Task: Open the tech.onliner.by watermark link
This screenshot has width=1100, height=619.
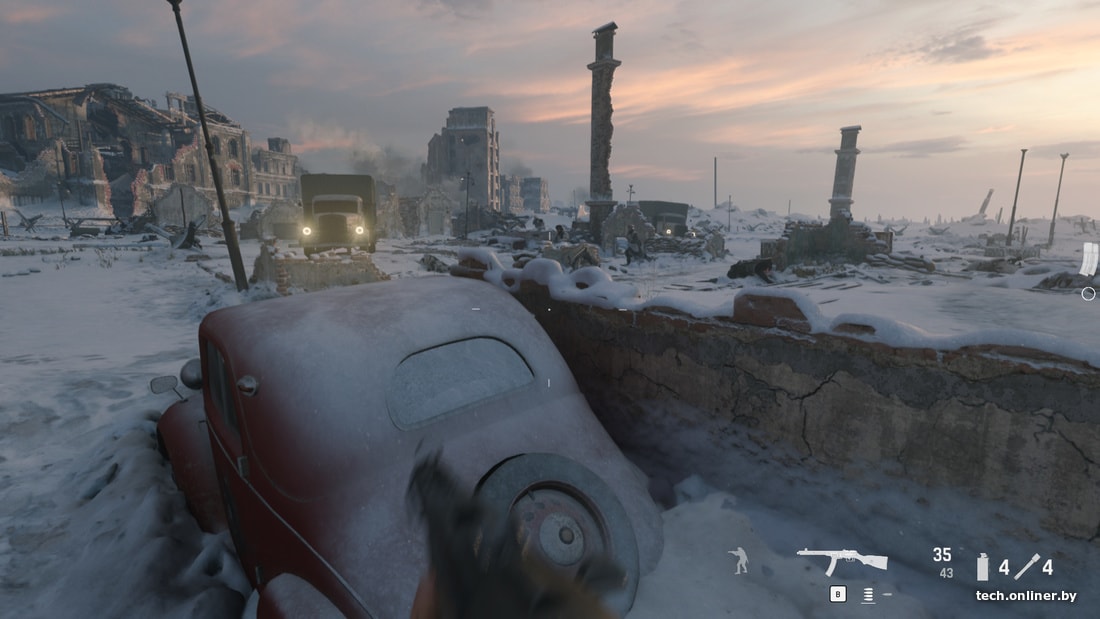Action: [1026, 596]
